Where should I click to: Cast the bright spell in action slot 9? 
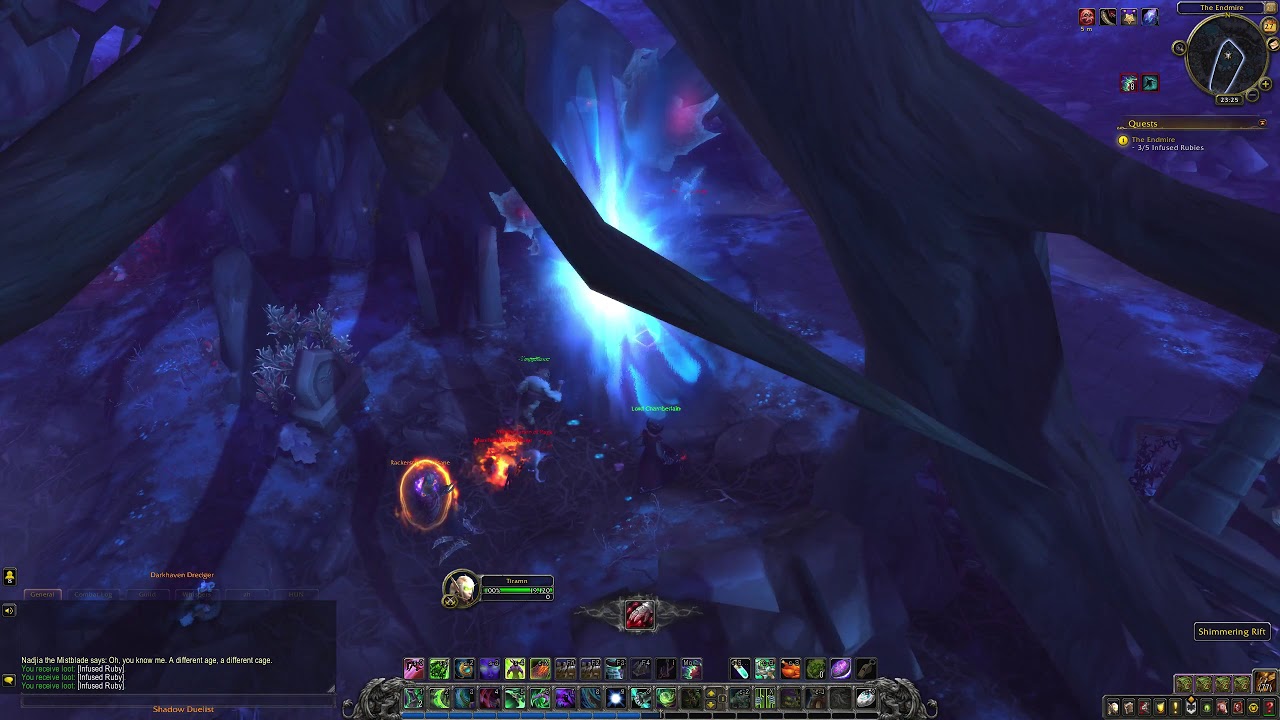(x=614, y=697)
